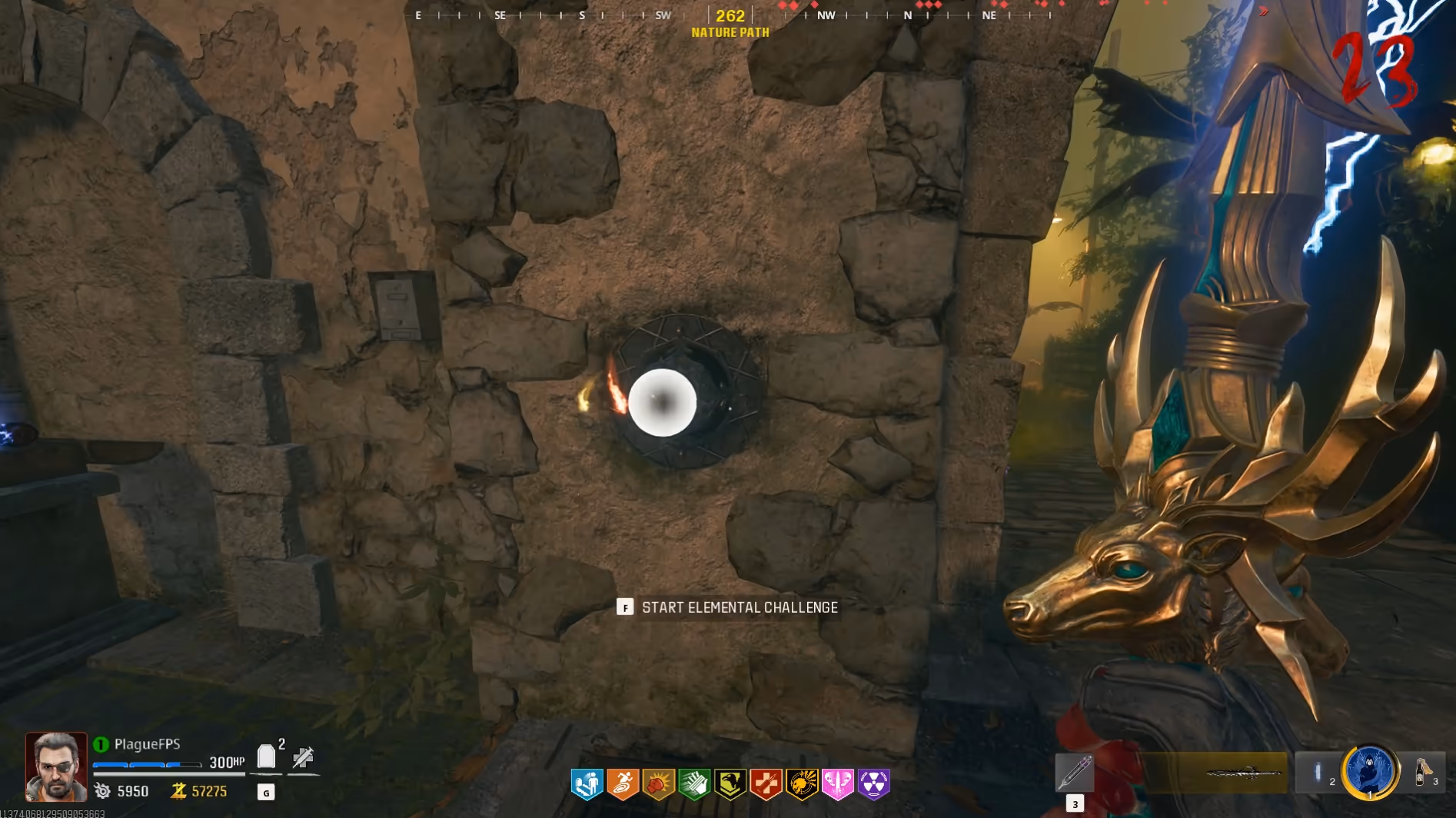
Task: Click the compass bar at the top
Action: click(730, 15)
